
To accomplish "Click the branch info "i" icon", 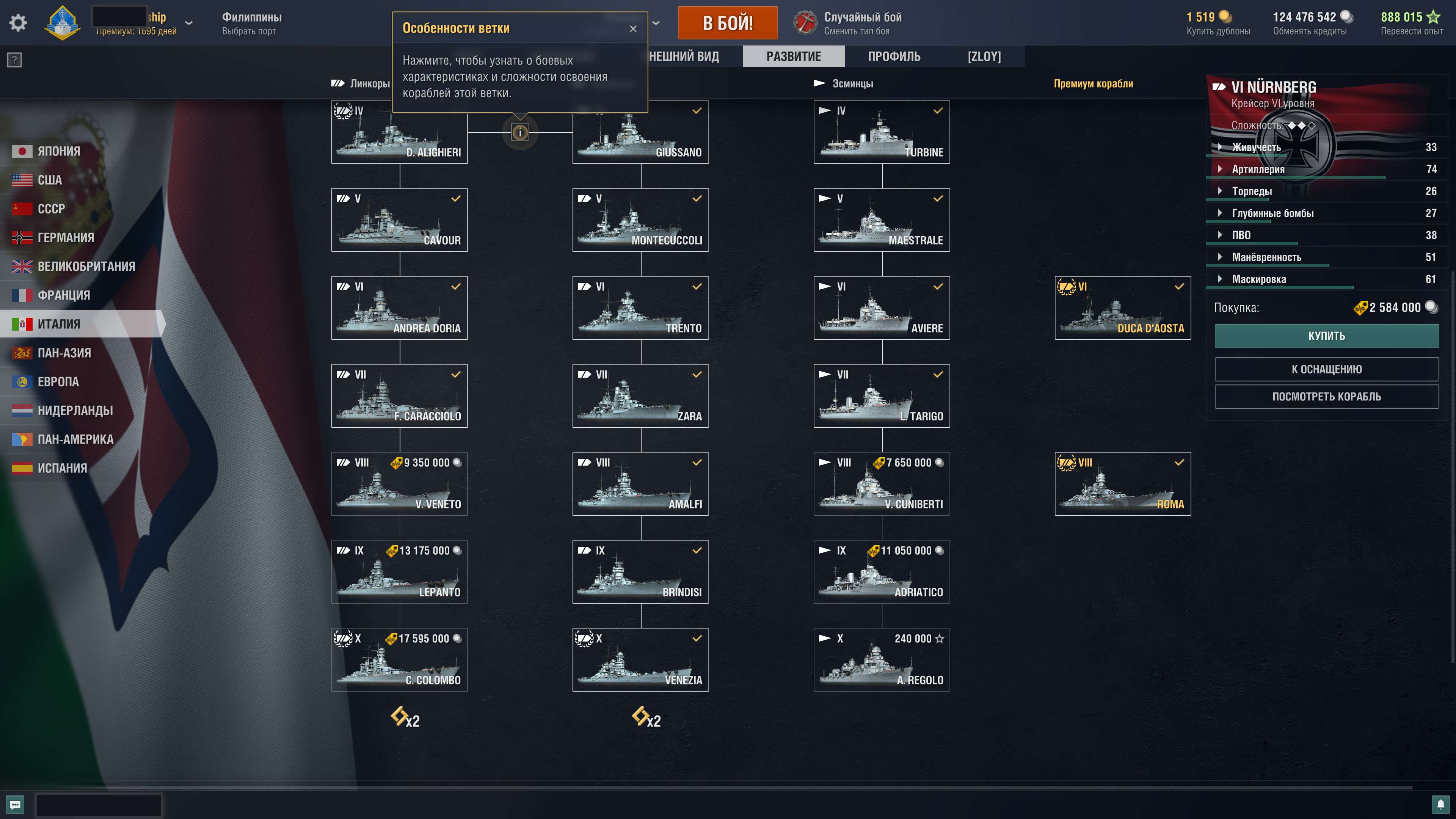I will pyautogui.click(x=519, y=132).
